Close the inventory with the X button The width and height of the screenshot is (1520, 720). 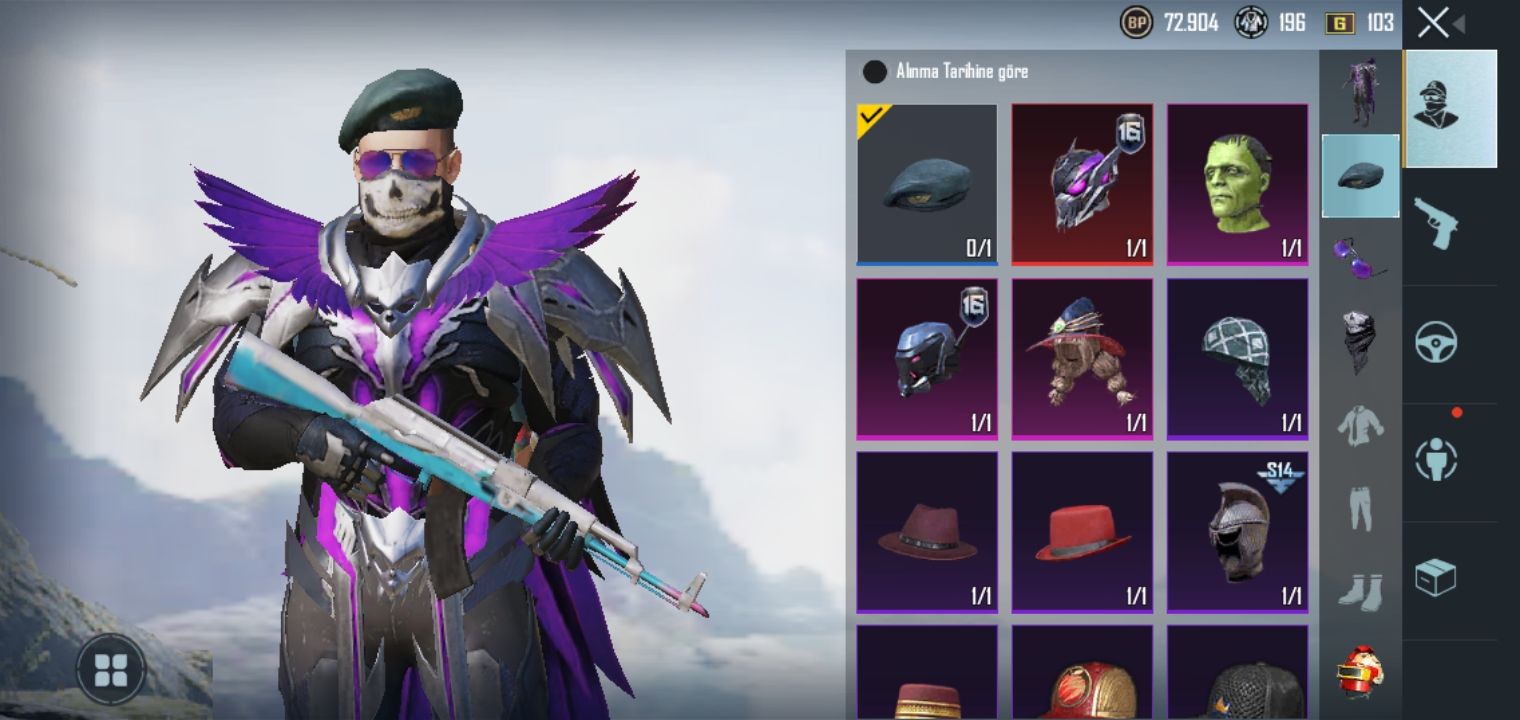[x=1433, y=23]
